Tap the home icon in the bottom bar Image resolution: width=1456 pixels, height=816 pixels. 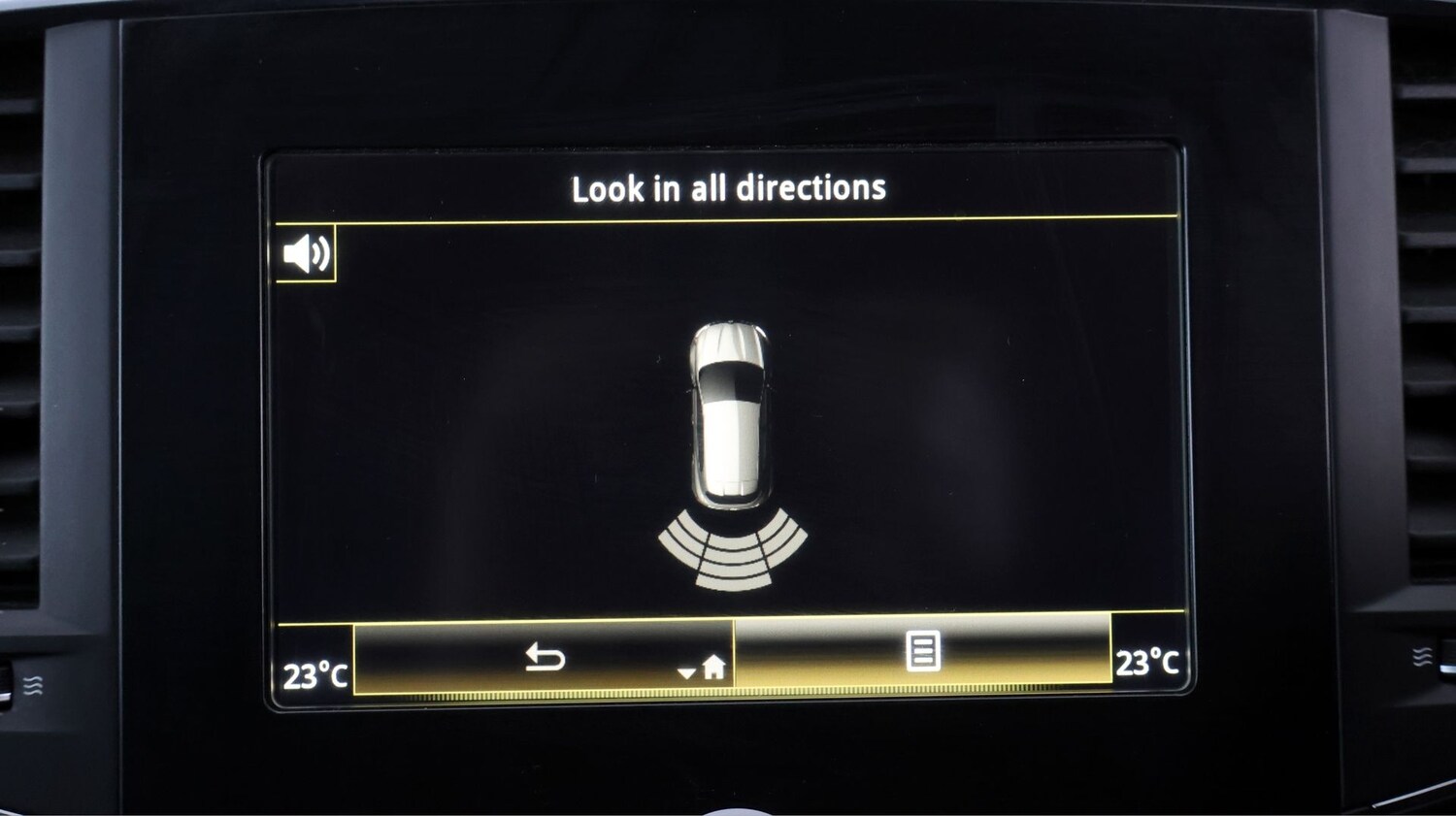715,667
